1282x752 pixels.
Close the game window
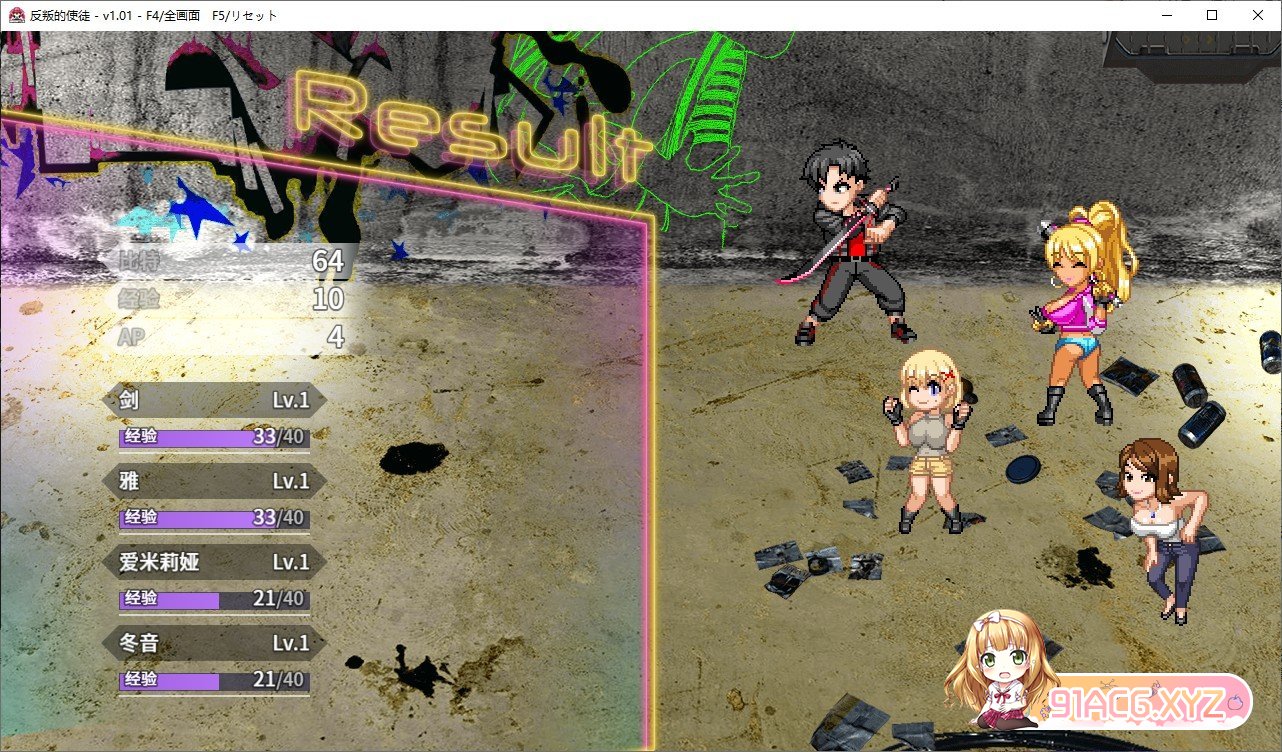pyautogui.click(x=1258, y=15)
